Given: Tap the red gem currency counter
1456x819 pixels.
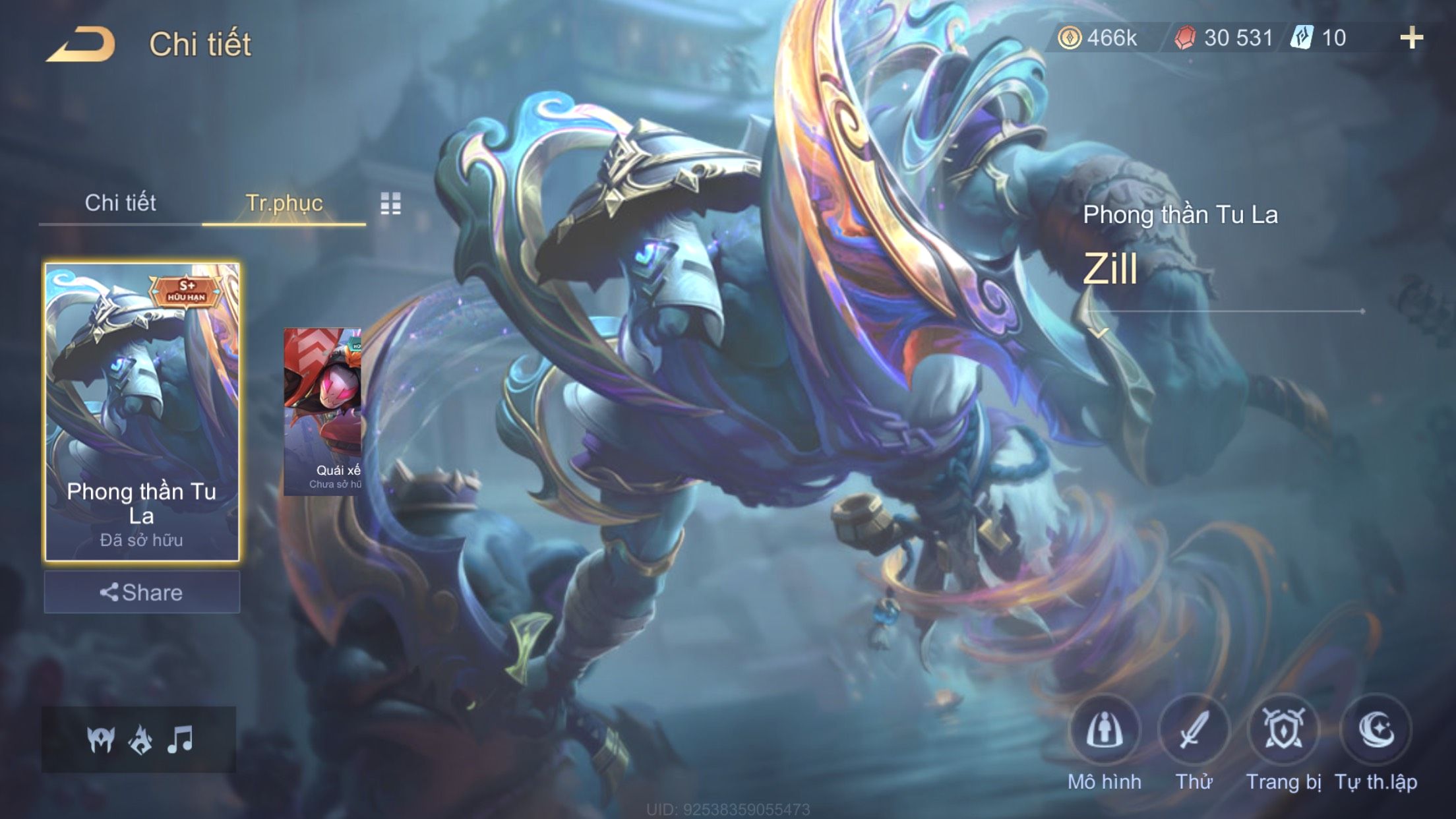Looking at the screenshot, I should 1225,38.
